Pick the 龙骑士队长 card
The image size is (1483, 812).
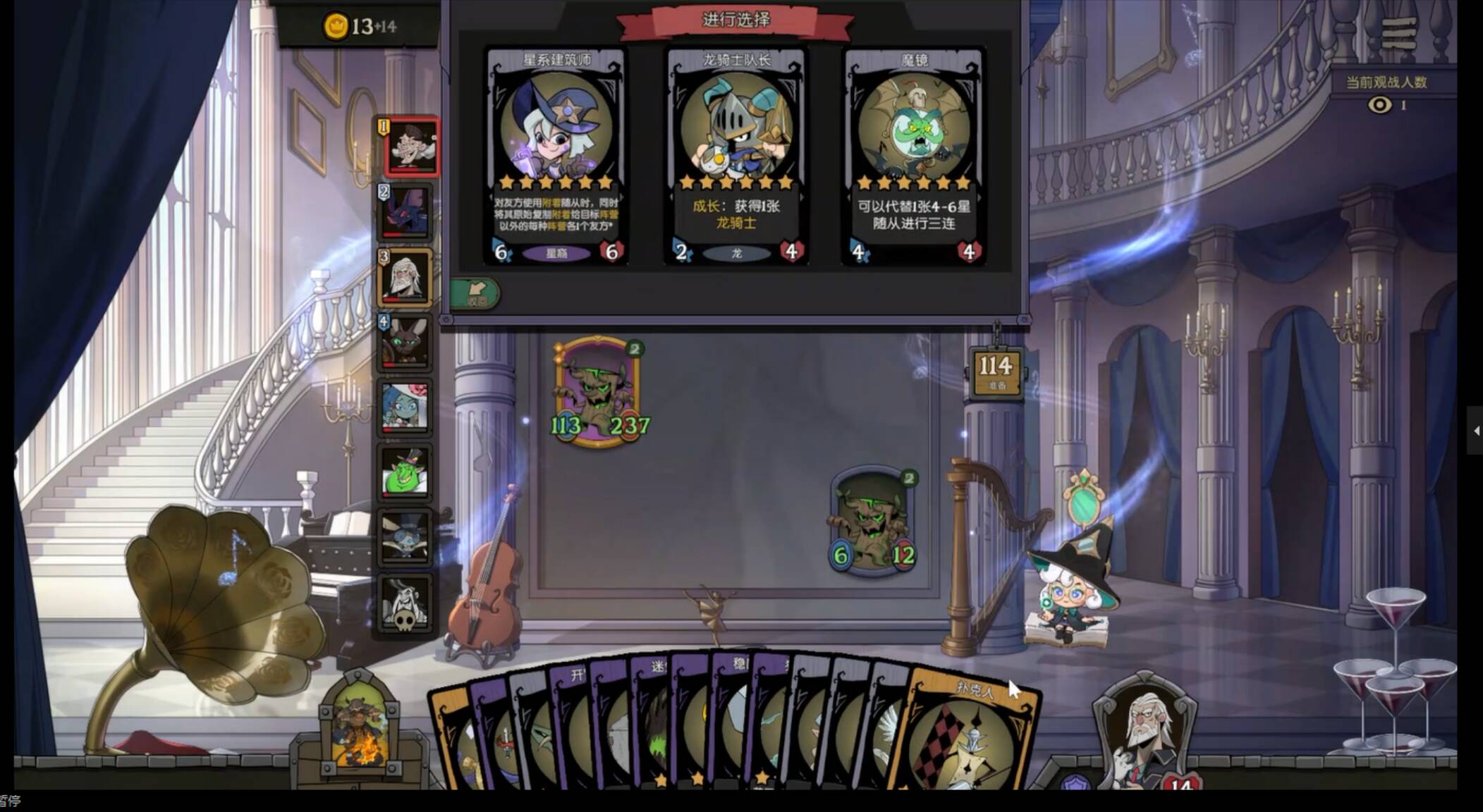tap(736, 156)
